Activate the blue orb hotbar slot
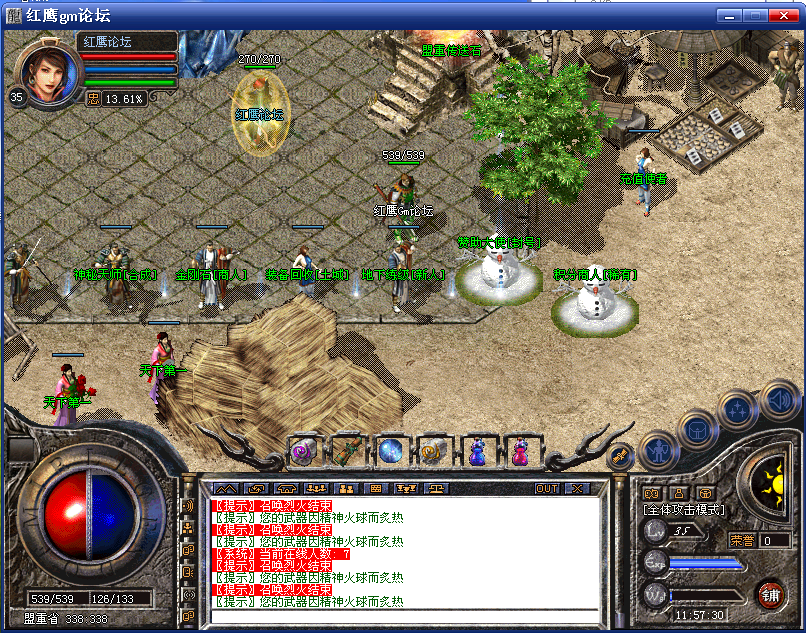The width and height of the screenshot is (806, 633). tap(389, 452)
